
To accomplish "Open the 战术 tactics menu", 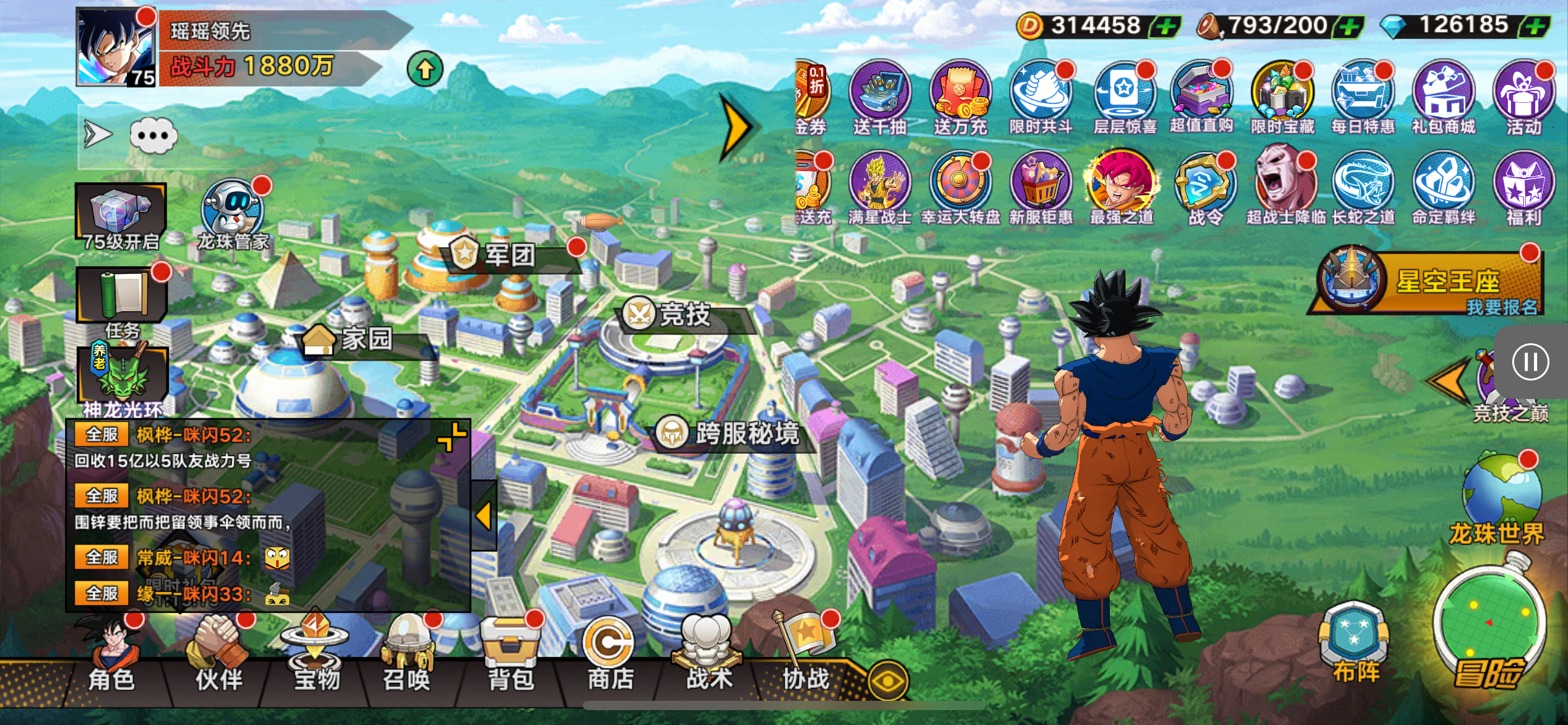I will [x=708, y=657].
